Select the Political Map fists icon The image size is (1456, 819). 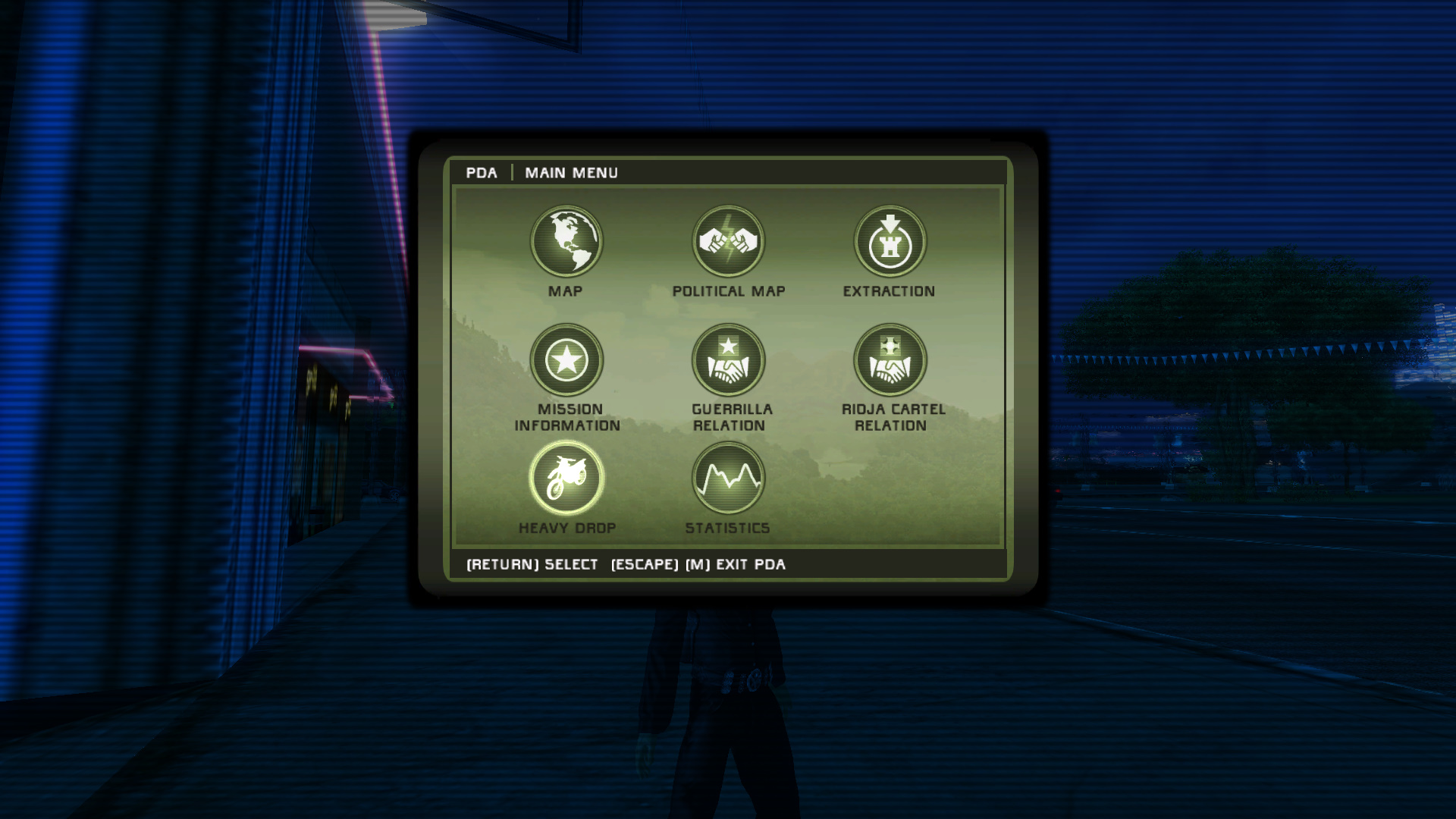728,241
